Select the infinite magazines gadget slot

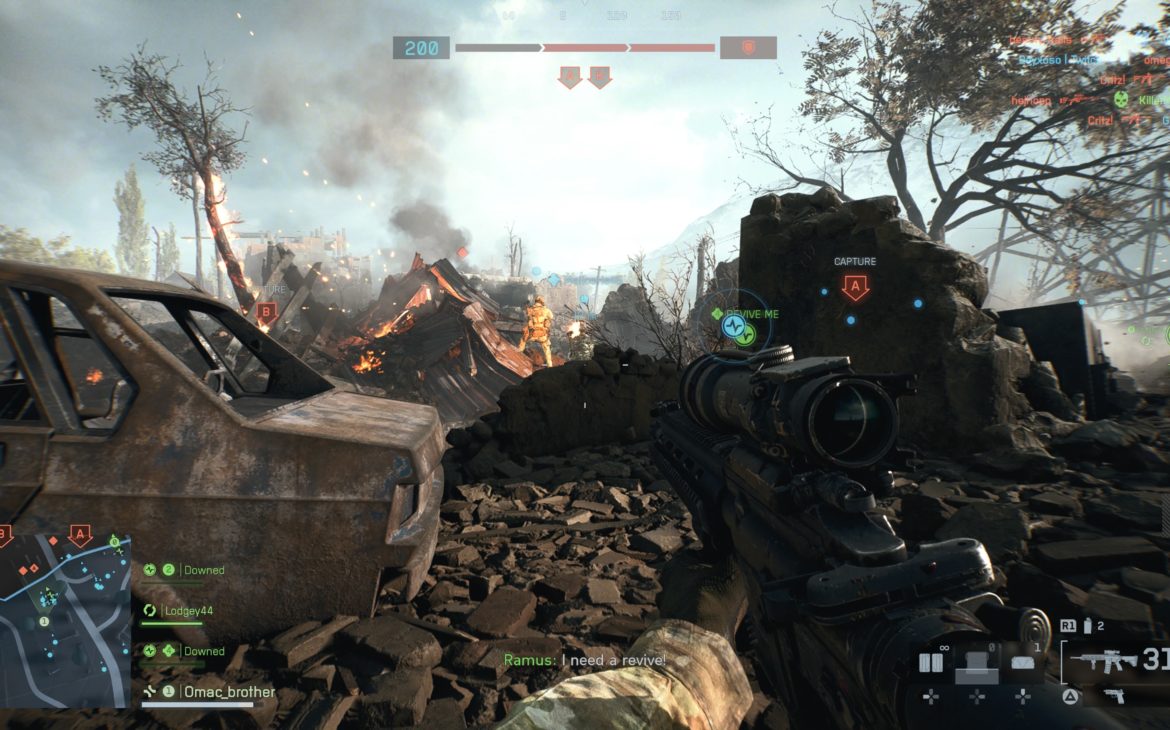click(930, 662)
